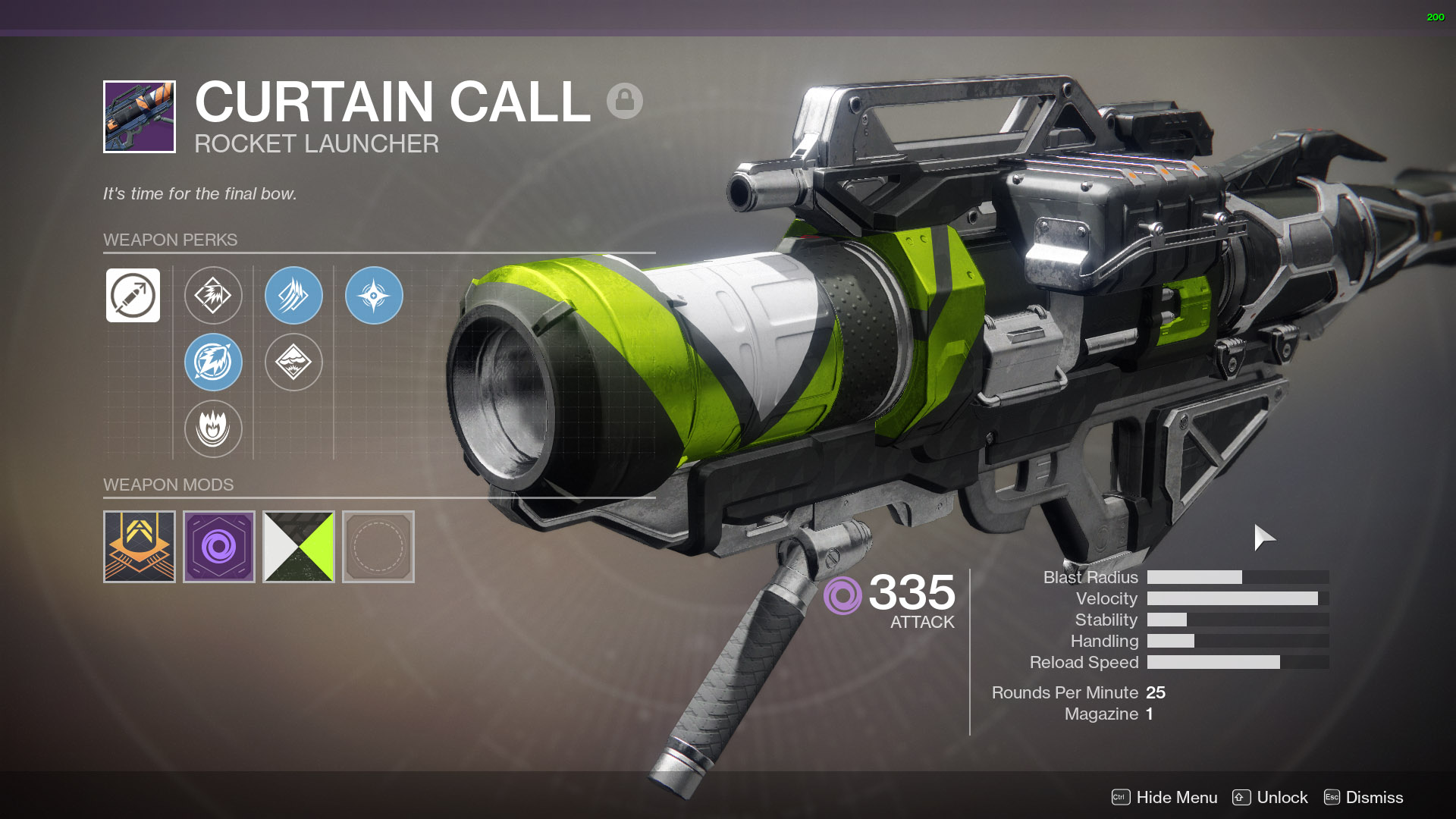Select the empty dashed-circle mod slot

pyautogui.click(x=378, y=547)
